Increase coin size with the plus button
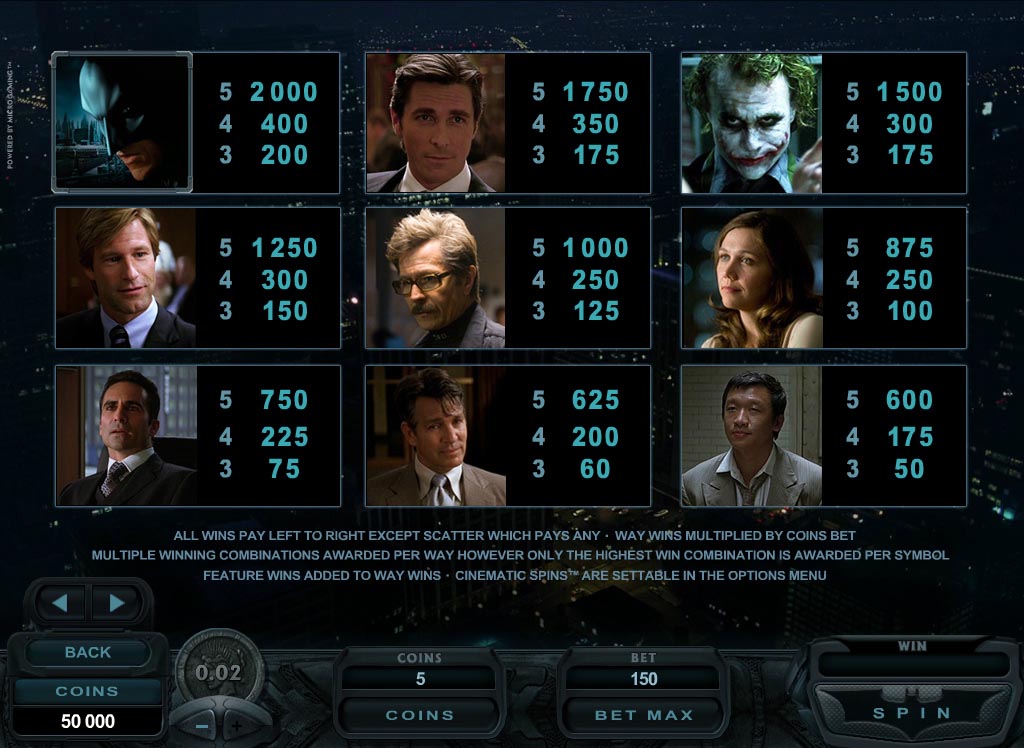This screenshot has height=748, width=1024. click(x=238, y=725)
